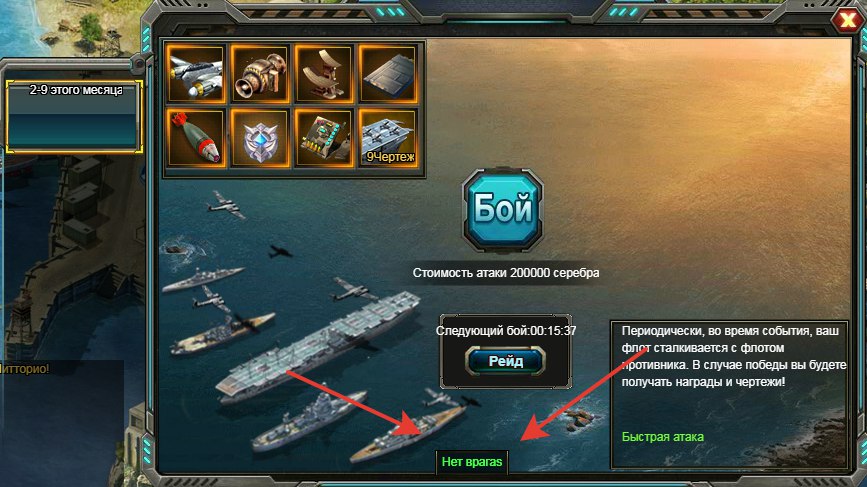This screenshot has height=487, width=867.
Task: Select the silver shield emblem reward icon
Action: coord(259,137)
